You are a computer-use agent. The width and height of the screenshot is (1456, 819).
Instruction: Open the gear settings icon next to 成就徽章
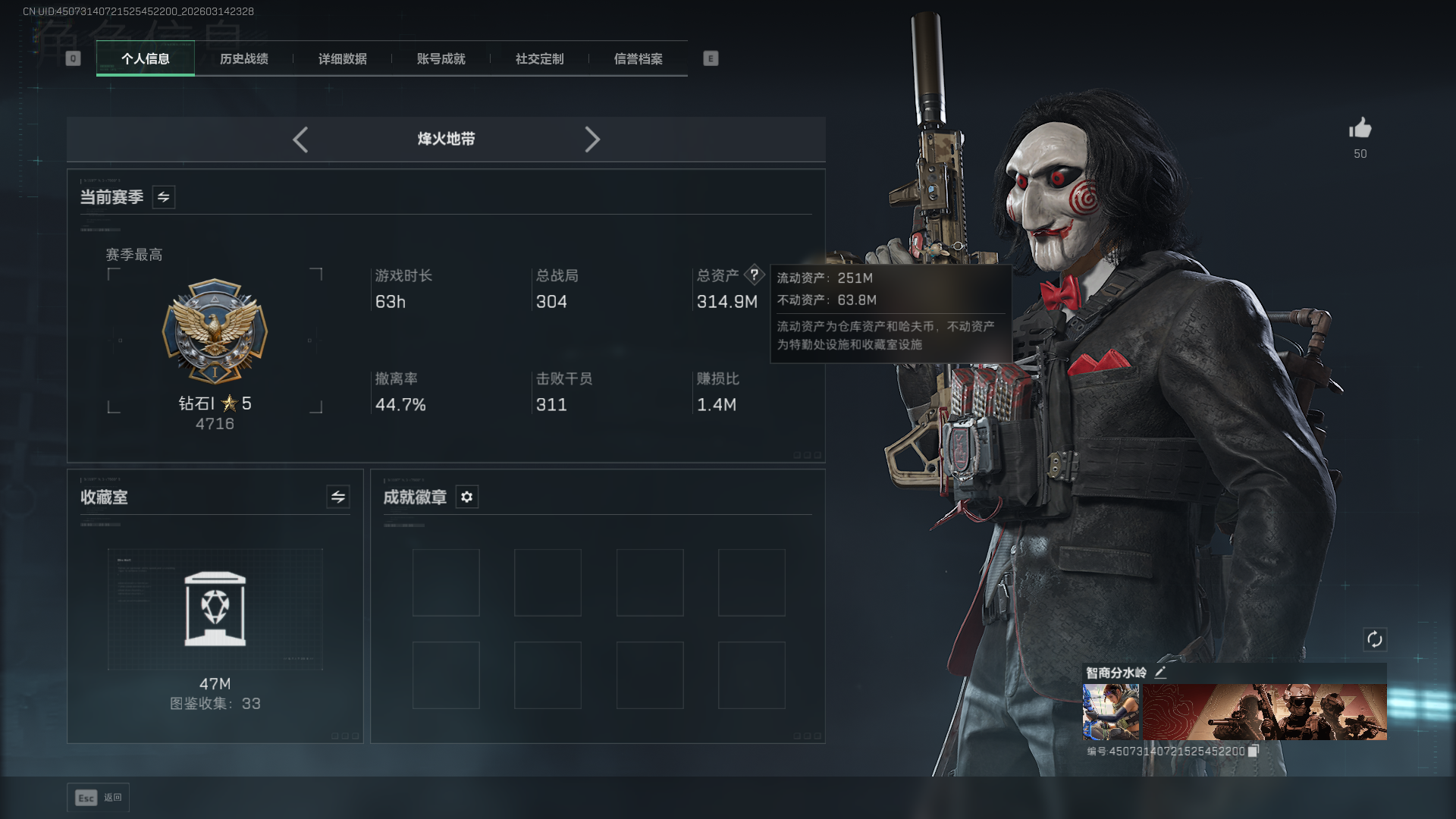pyautogui.click(x=466, y=497)
